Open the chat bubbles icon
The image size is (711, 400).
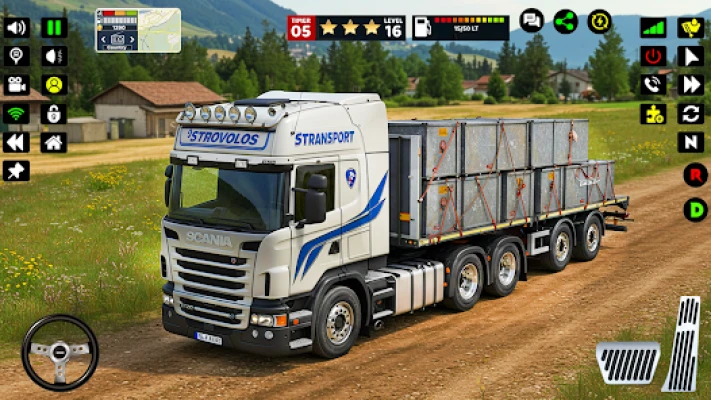532,21
